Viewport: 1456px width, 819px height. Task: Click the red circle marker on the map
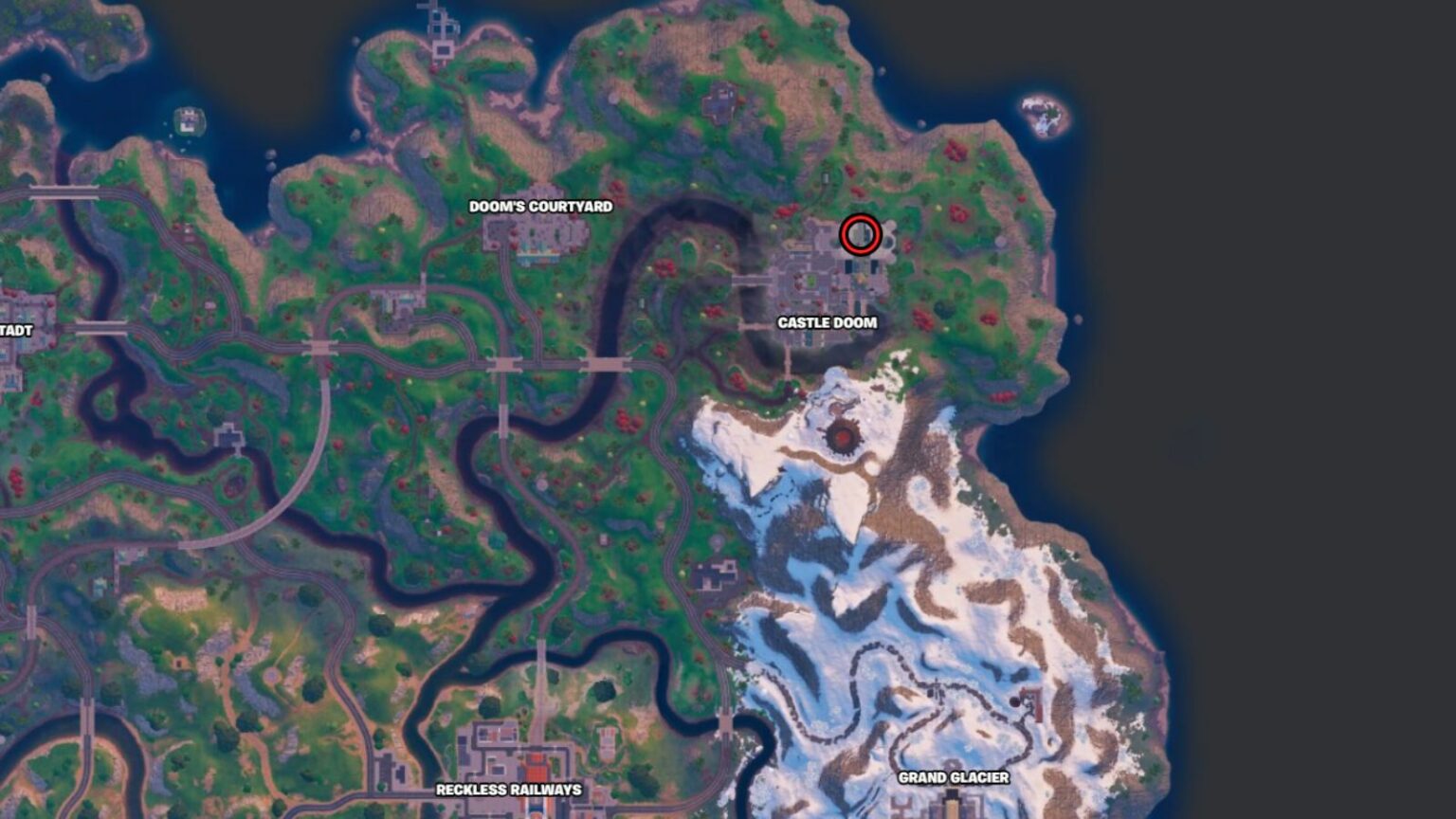(860, 234)
